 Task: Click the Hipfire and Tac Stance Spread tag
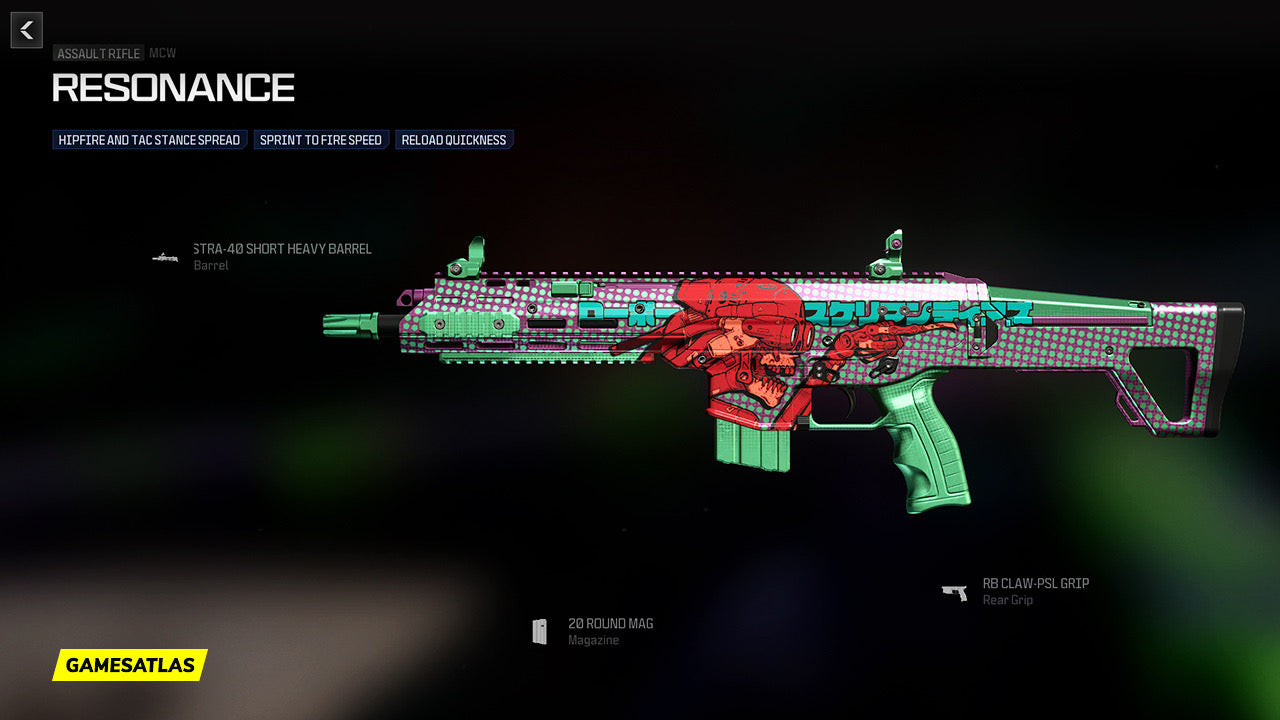pos(149,140)
